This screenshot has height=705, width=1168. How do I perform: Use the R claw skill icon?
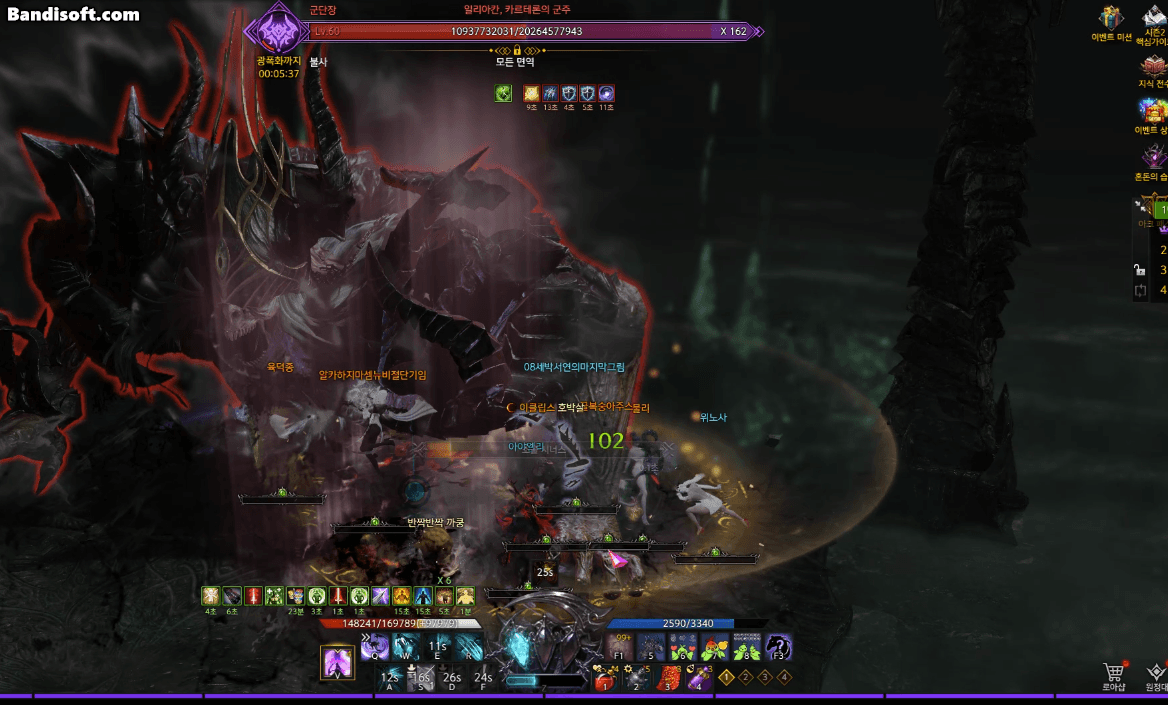[469, 648]
